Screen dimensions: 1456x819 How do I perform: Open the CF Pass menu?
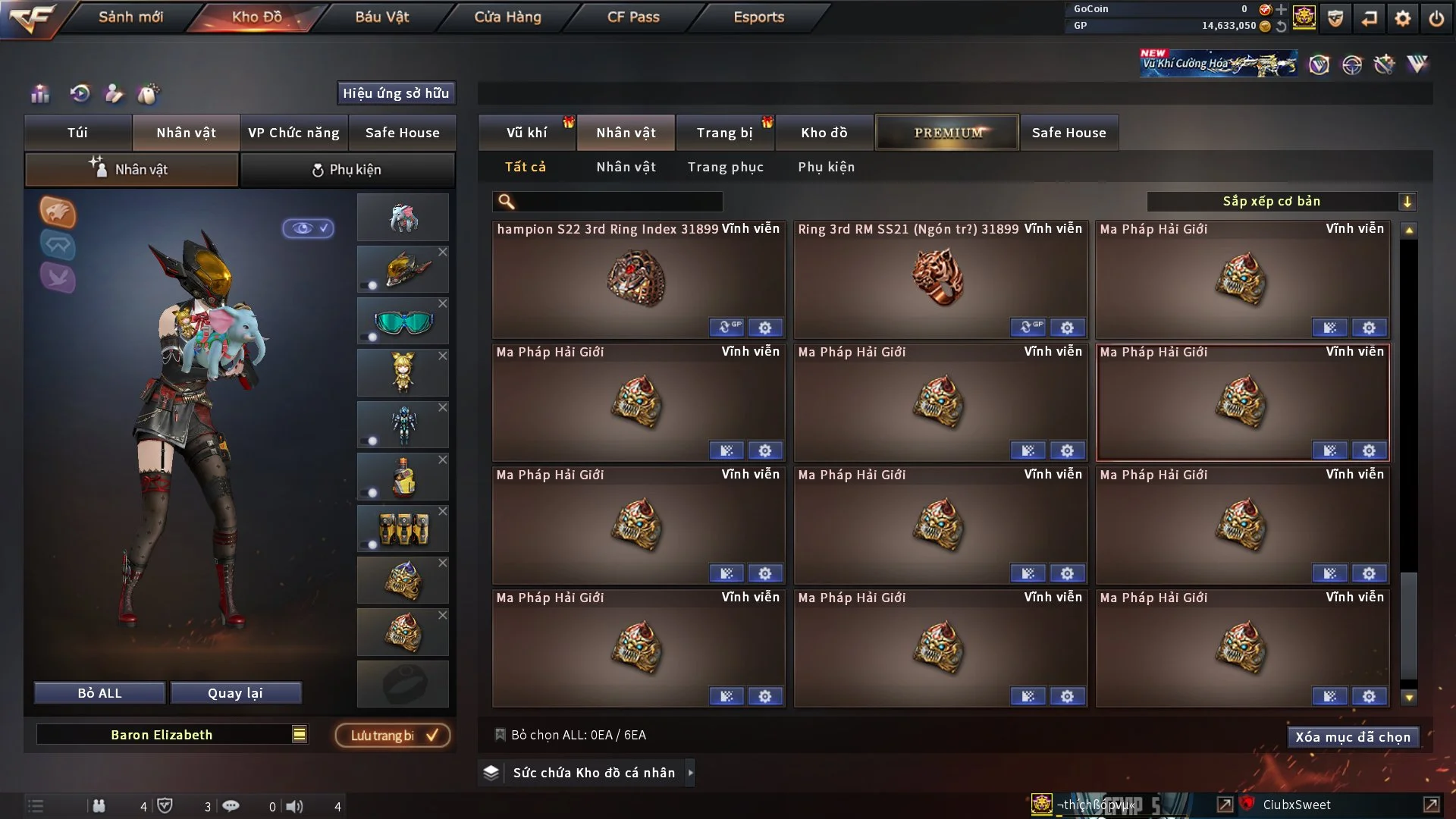pos(633,17)
